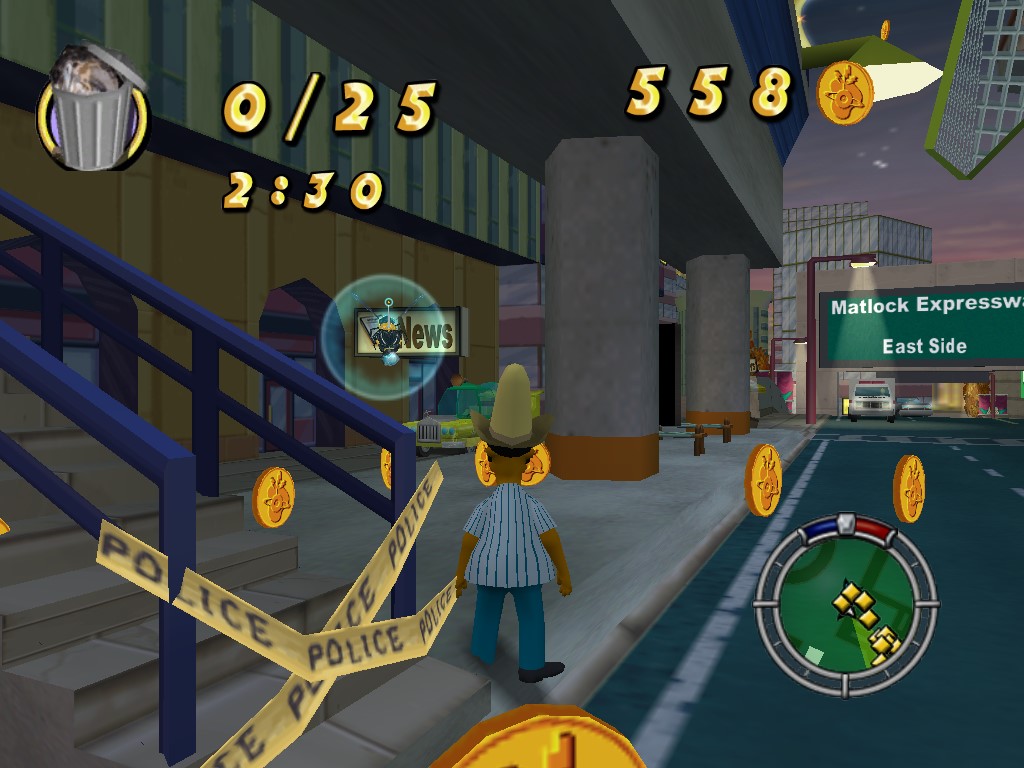Click the hit and run meter
This screenshot has width=1024, height=768.
[x=846, y=528]
